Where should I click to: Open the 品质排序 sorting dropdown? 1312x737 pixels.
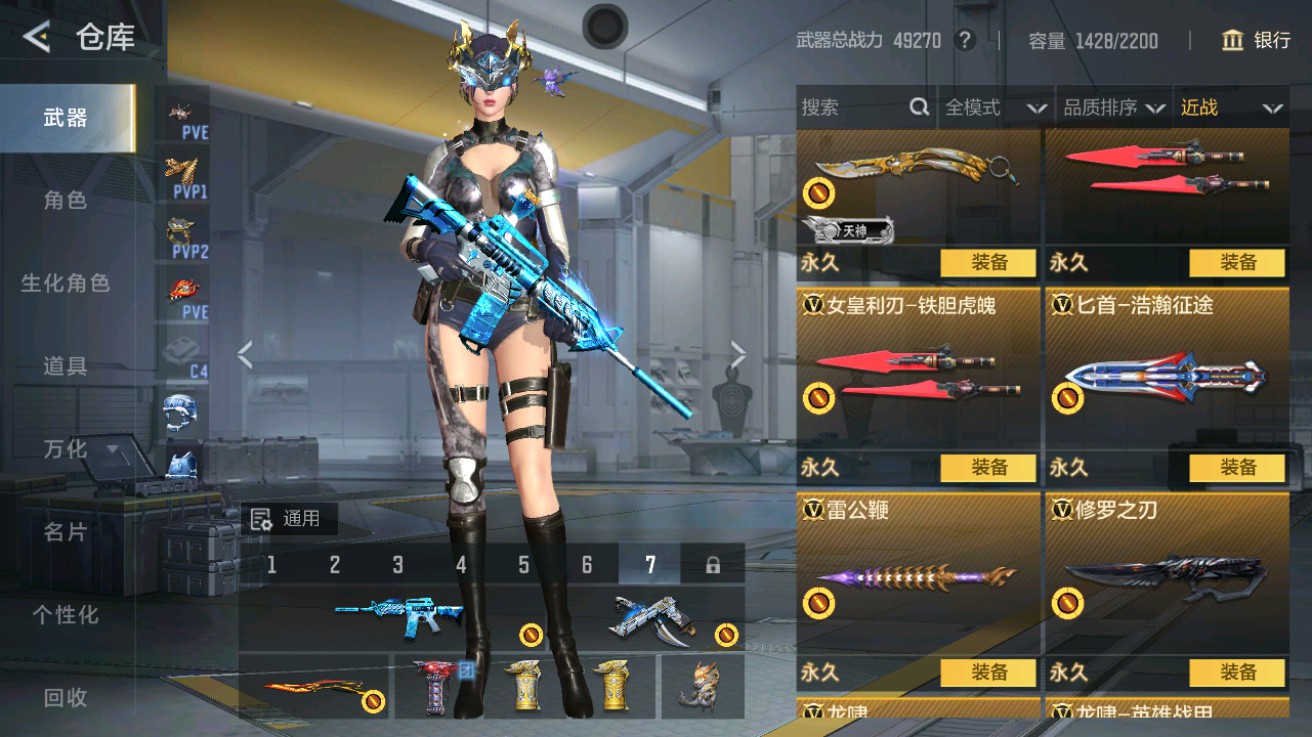[1110, 108]
